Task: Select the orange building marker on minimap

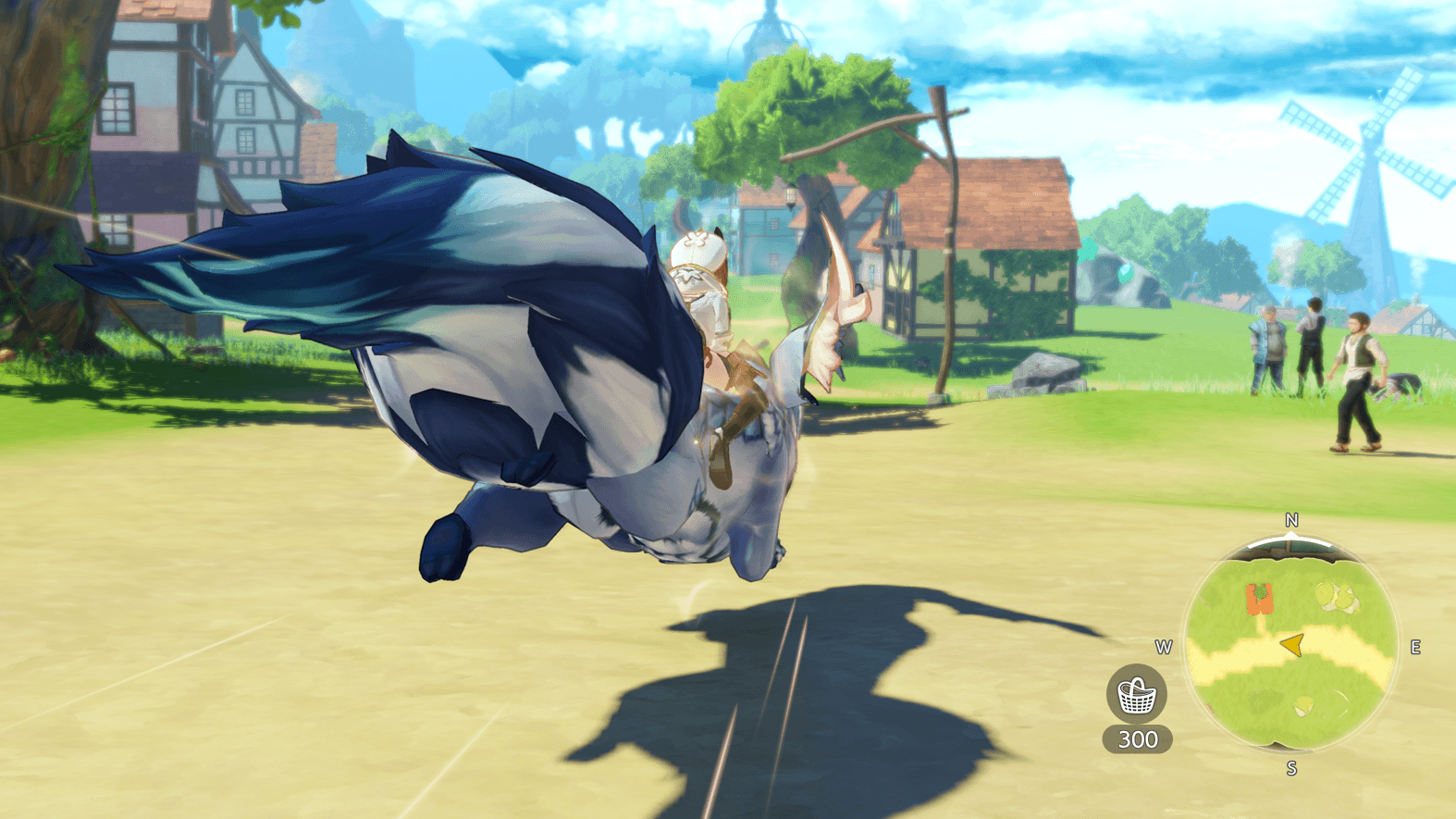Action: click(1259, 598)
